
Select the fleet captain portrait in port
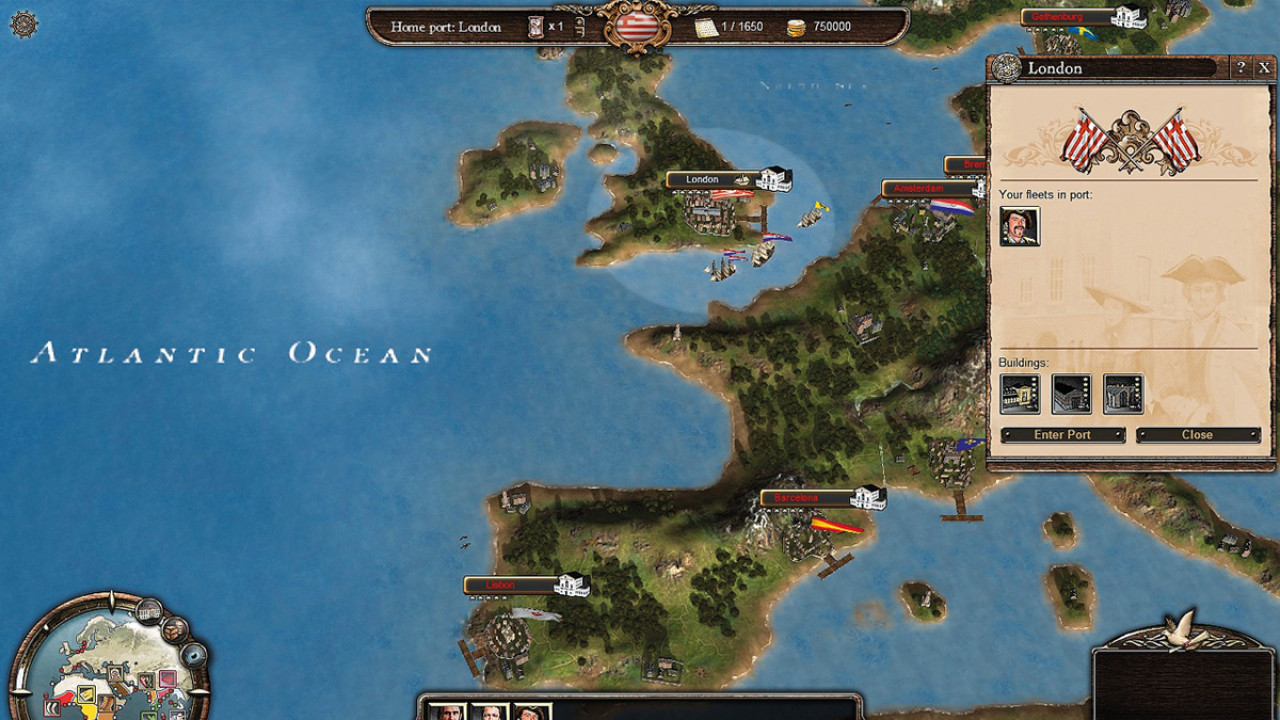coord(1019,227)
